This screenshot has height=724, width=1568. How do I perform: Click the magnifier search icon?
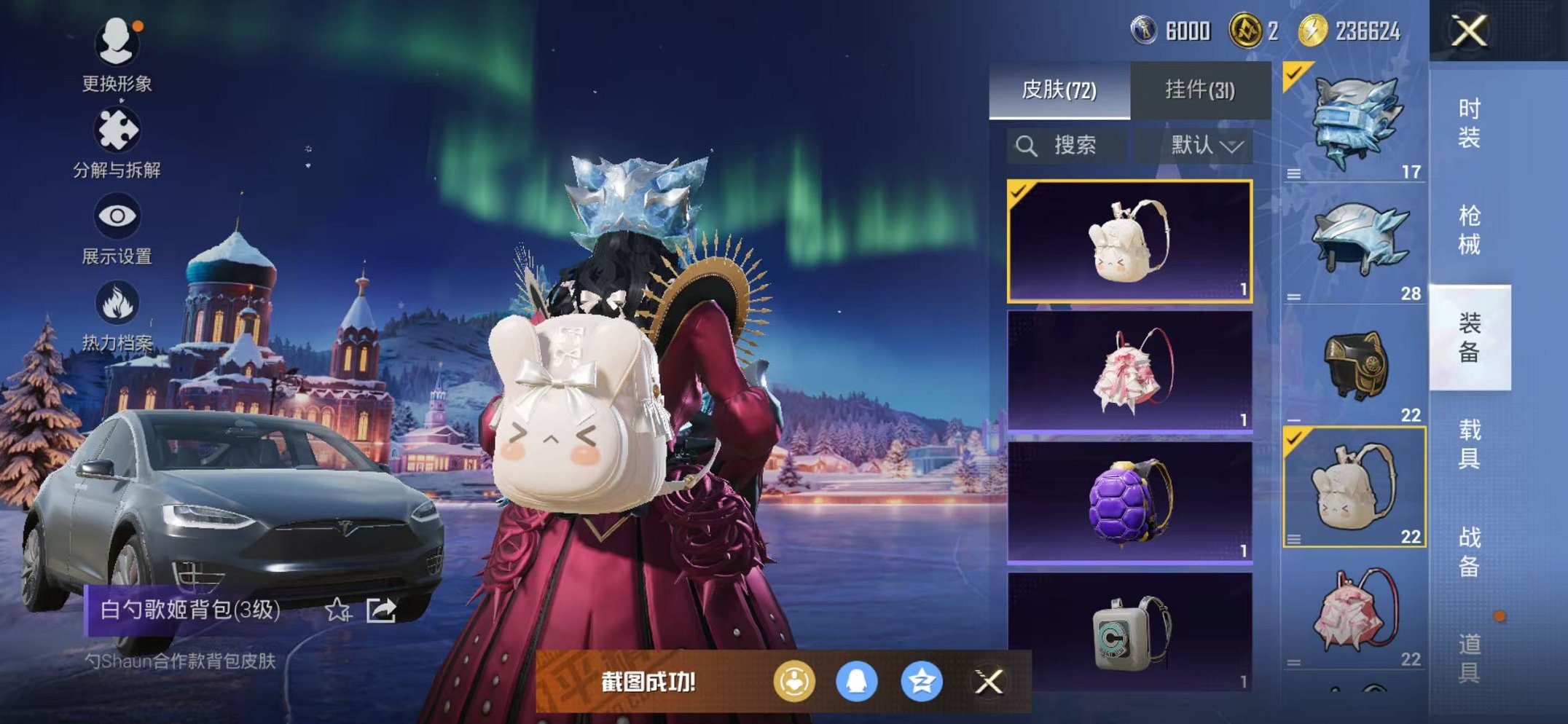tap(1027, 145)
